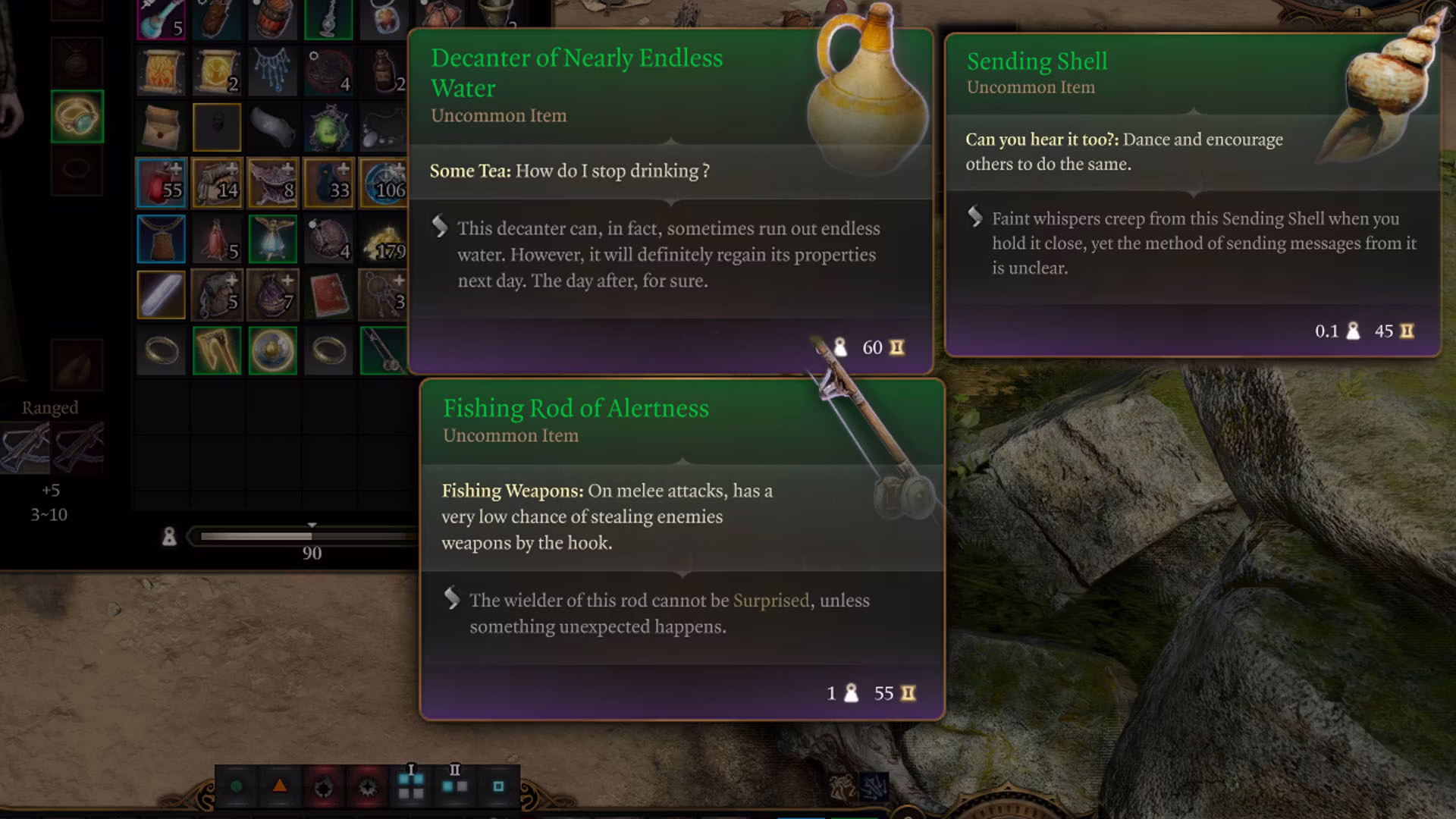Select the blue crystal necklace item
This screenshot has width=1456, height=819.
[272, 72]
